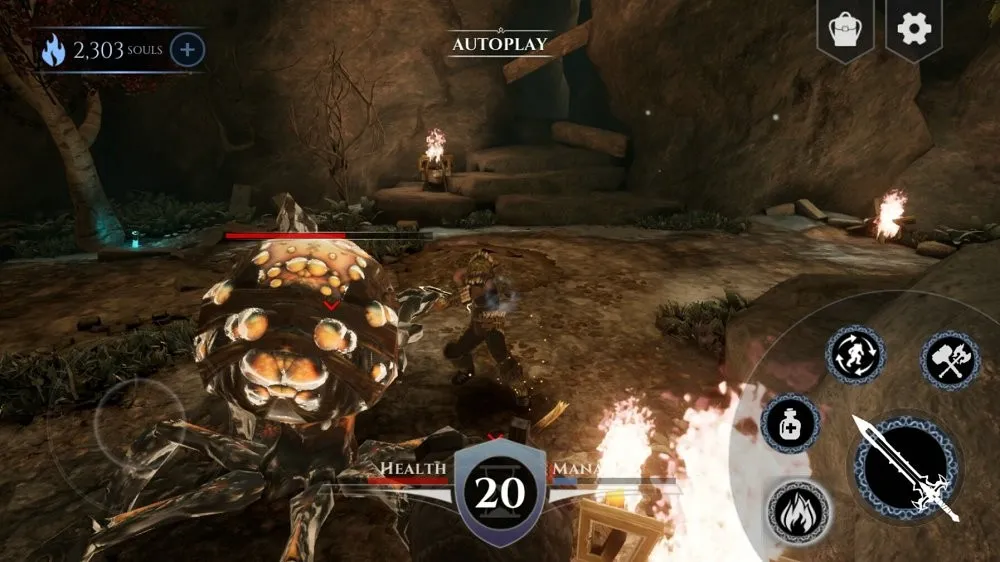The width and height of the screenshot is (1000, 562).
Task: Cast the flame spell ability
Action: pyautogui.click(x=798, y=512)
